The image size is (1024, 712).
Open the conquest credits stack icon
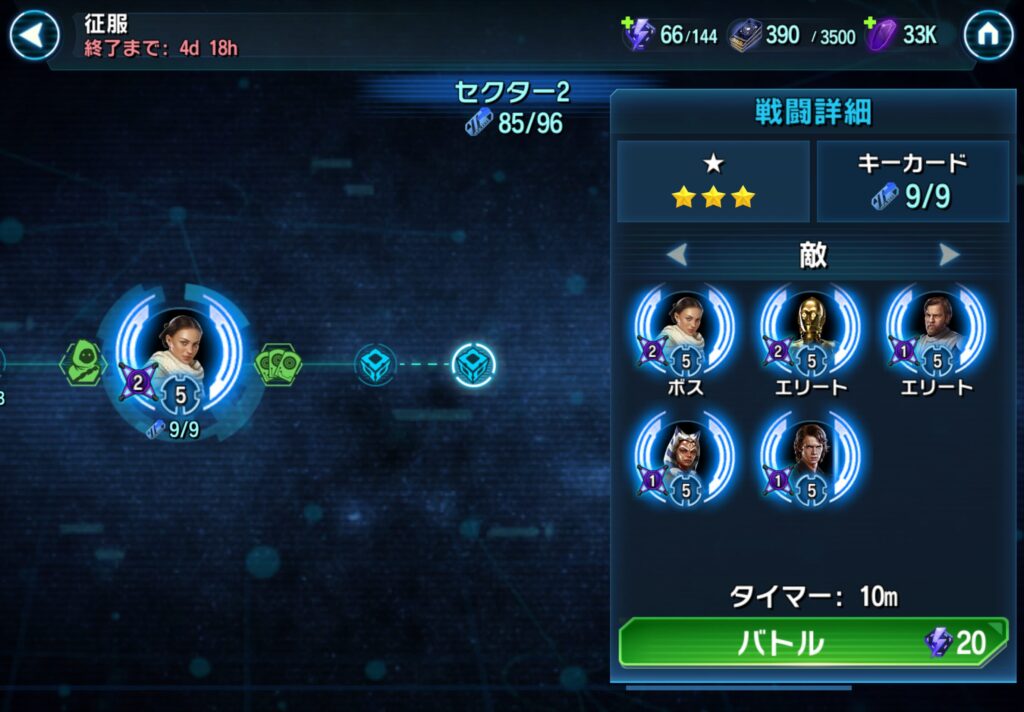tap(744, 35)
